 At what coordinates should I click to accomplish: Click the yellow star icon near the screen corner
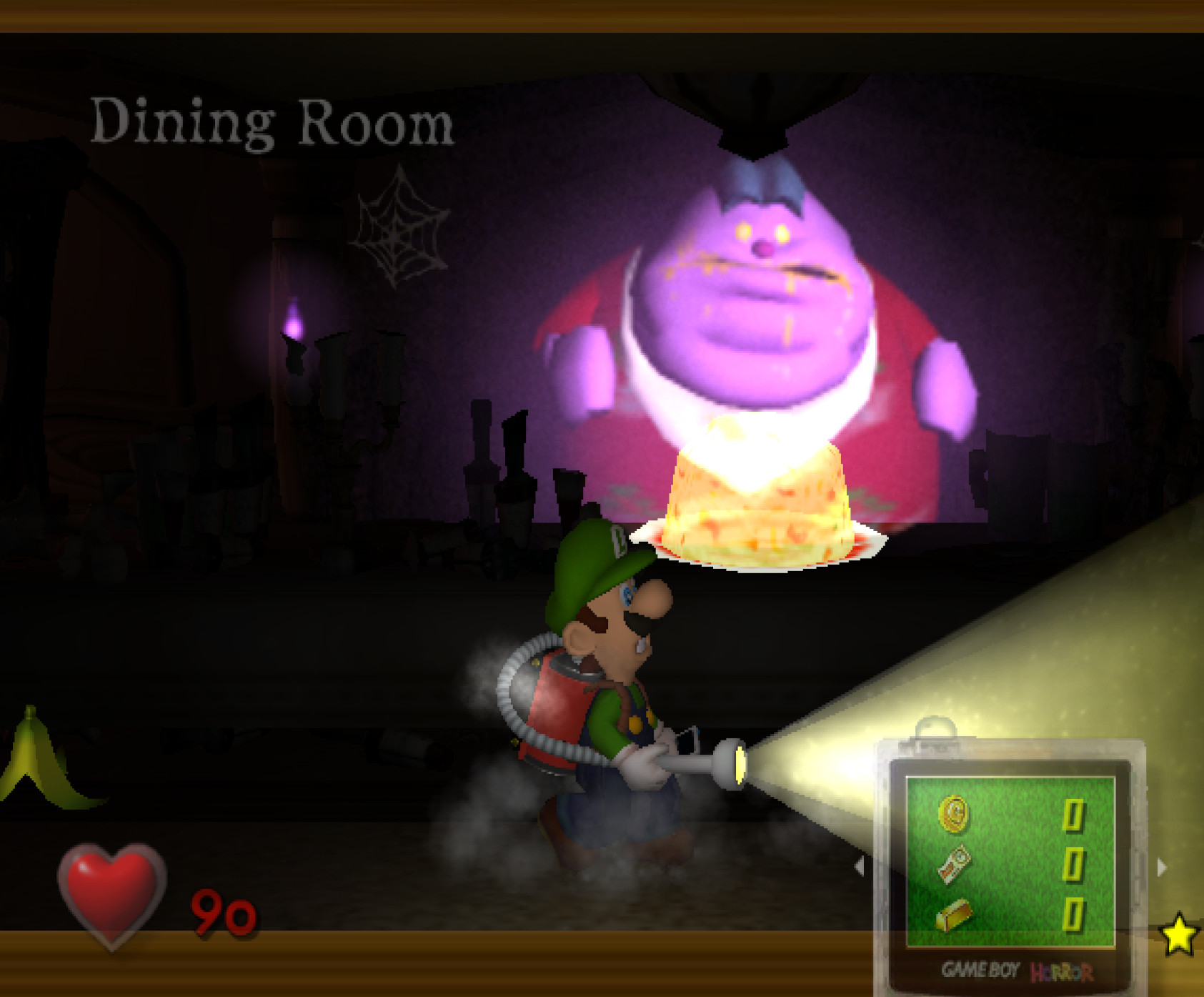pyautogui.click(x=1180, y=935)
